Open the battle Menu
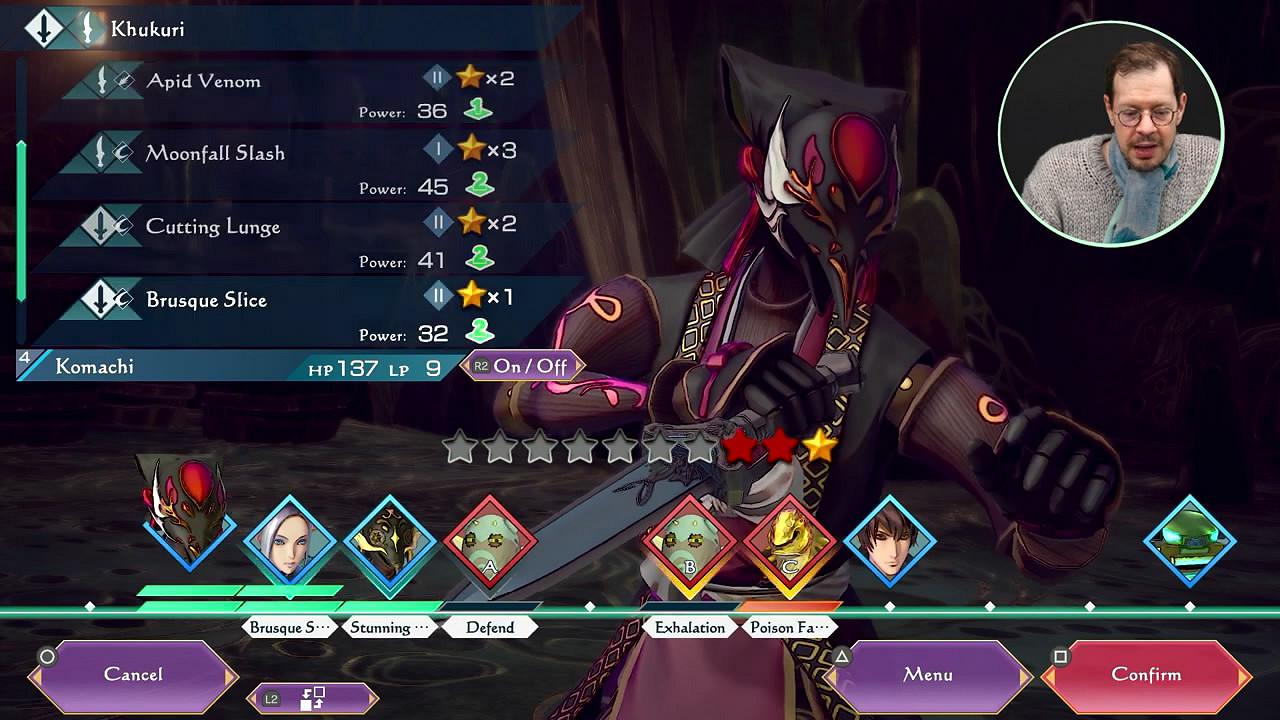Viewport: 1280px width, 720px height. click(x=927, y=675)
